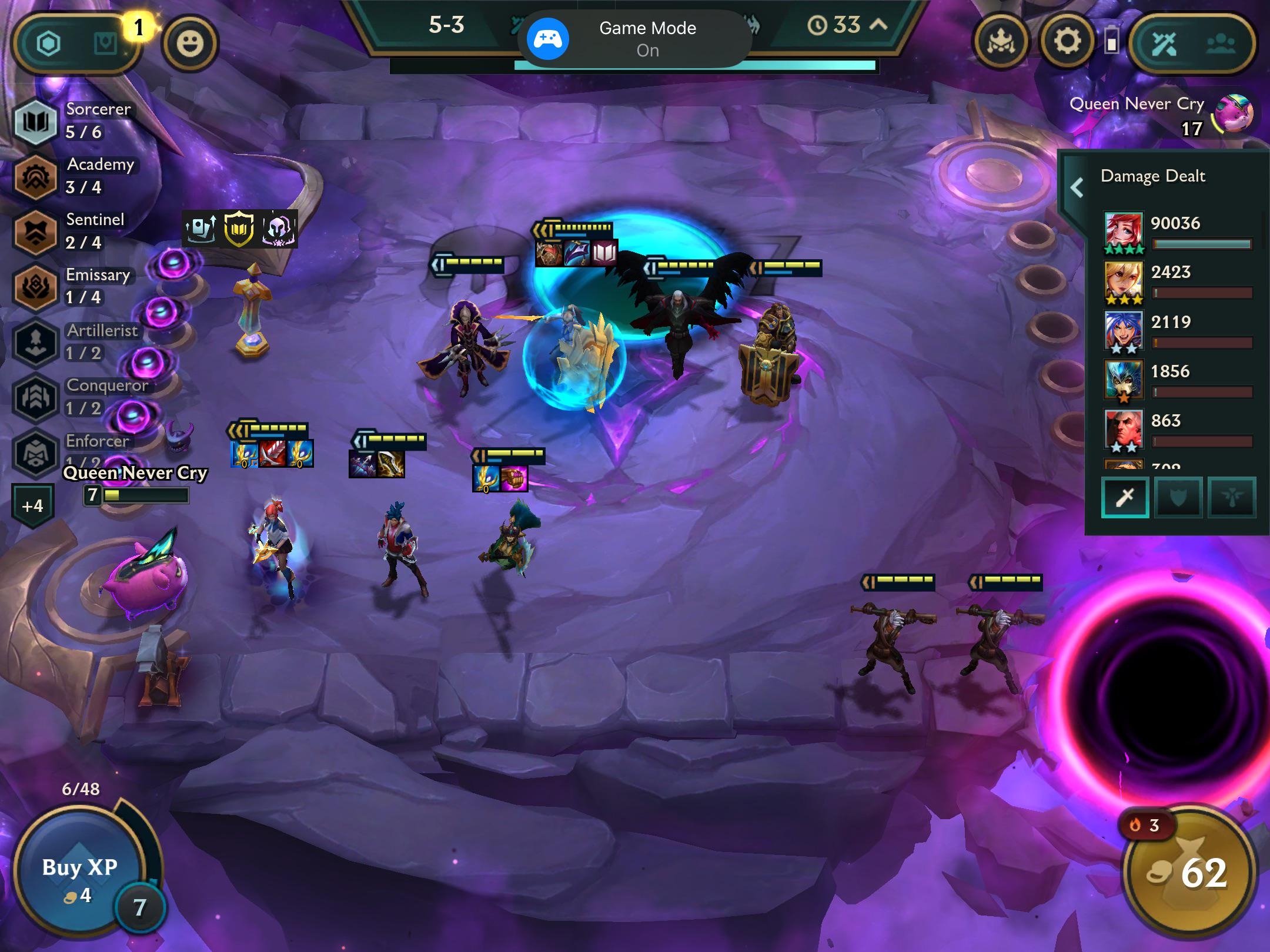1270x952 pixels.
Task: Expand the stage timer chevron
Action: click(x=878, y=25)
